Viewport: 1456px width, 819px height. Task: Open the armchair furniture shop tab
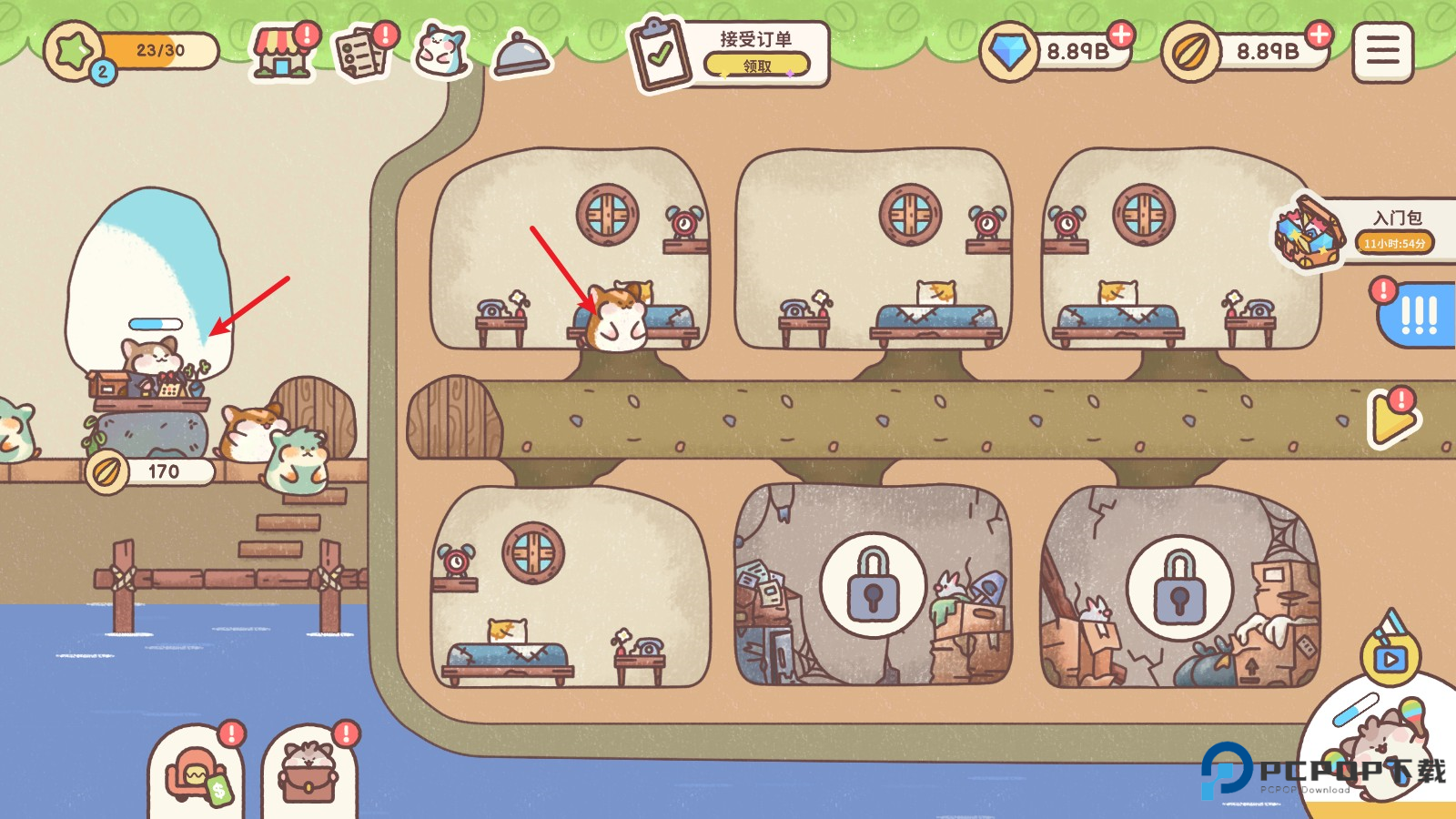click(197, 775)
